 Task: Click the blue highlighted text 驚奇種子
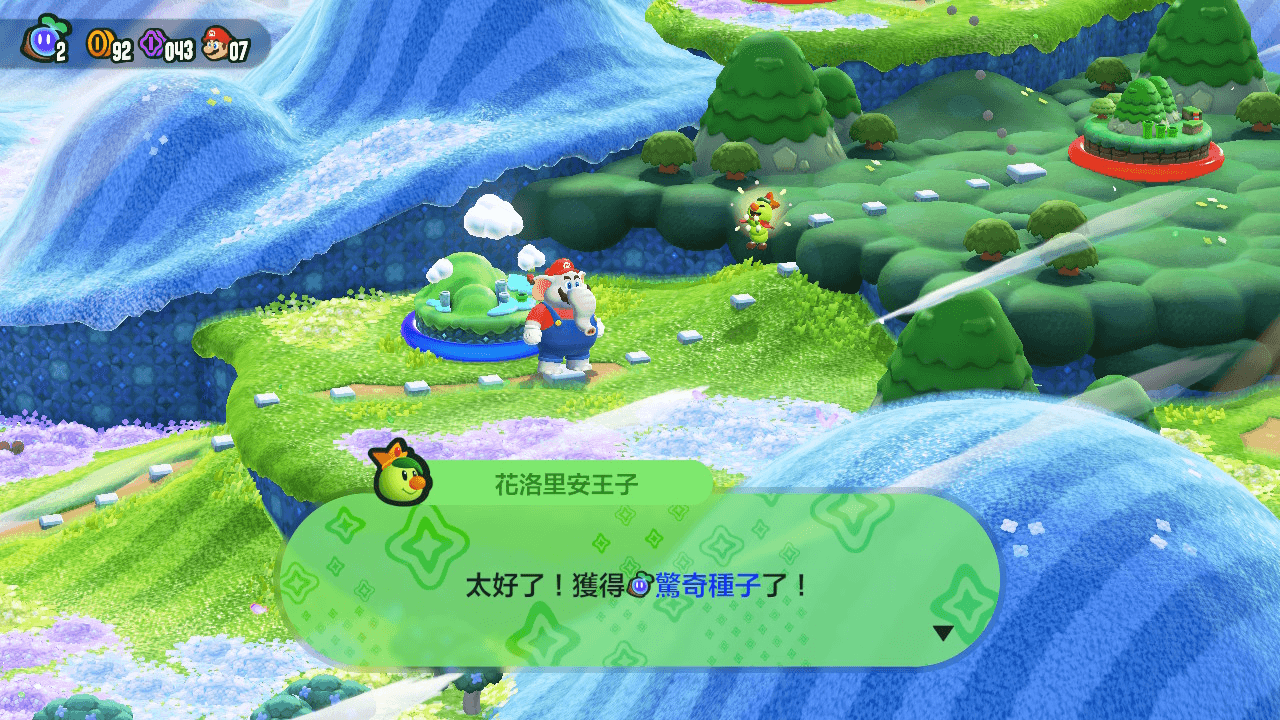point(708,583)
